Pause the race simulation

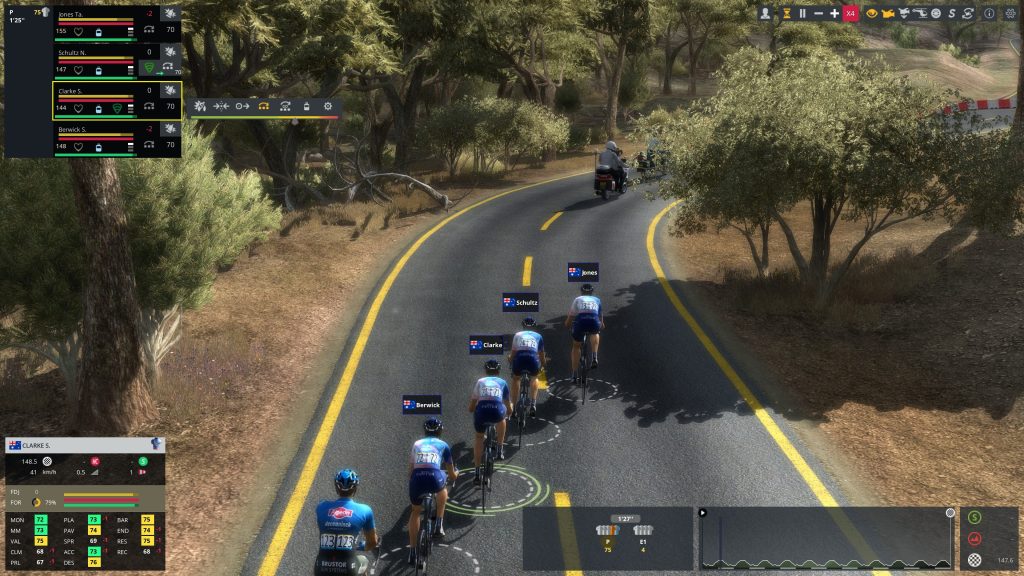[x=802, y=13]
